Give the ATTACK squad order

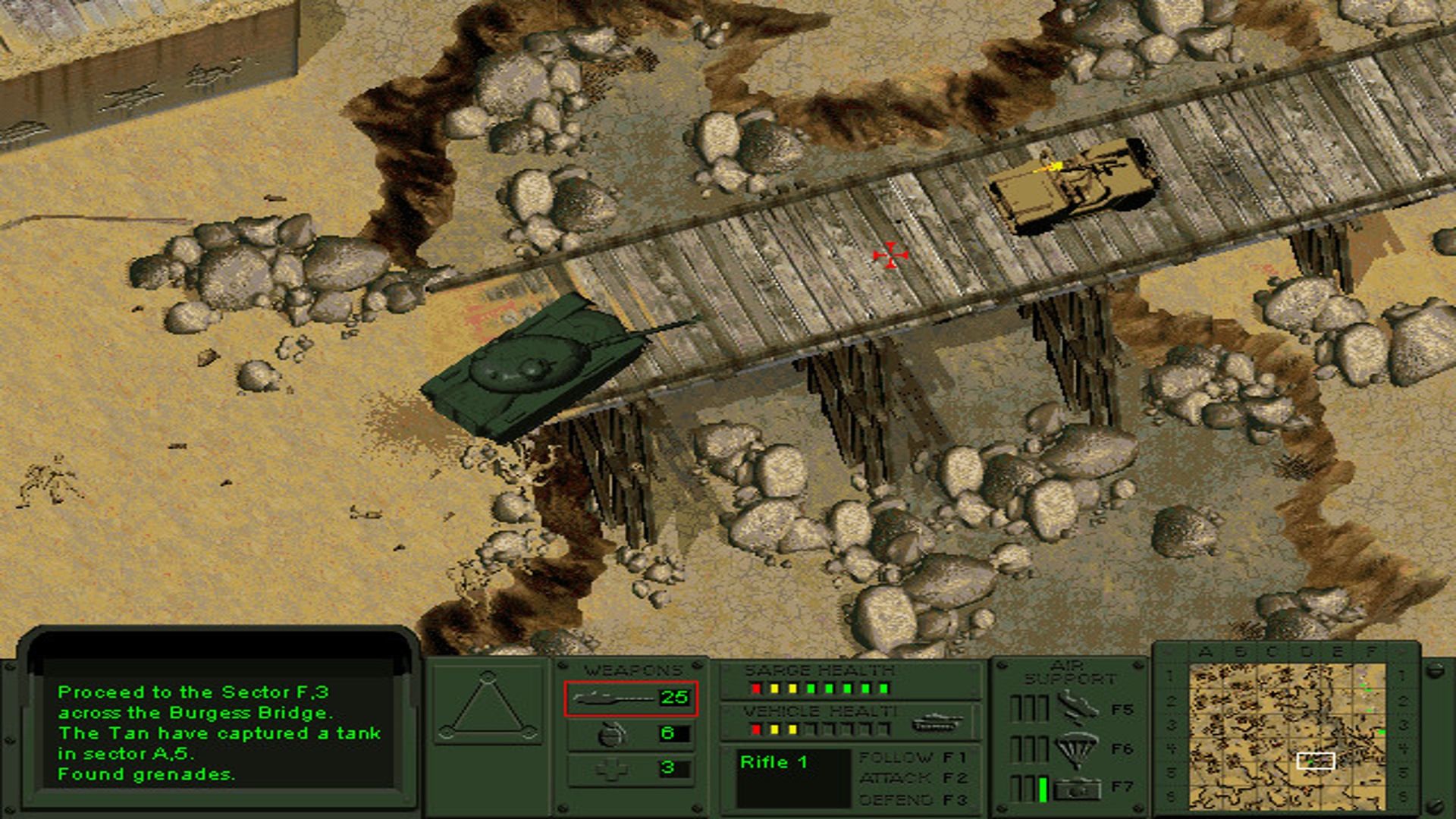(912, 778)
